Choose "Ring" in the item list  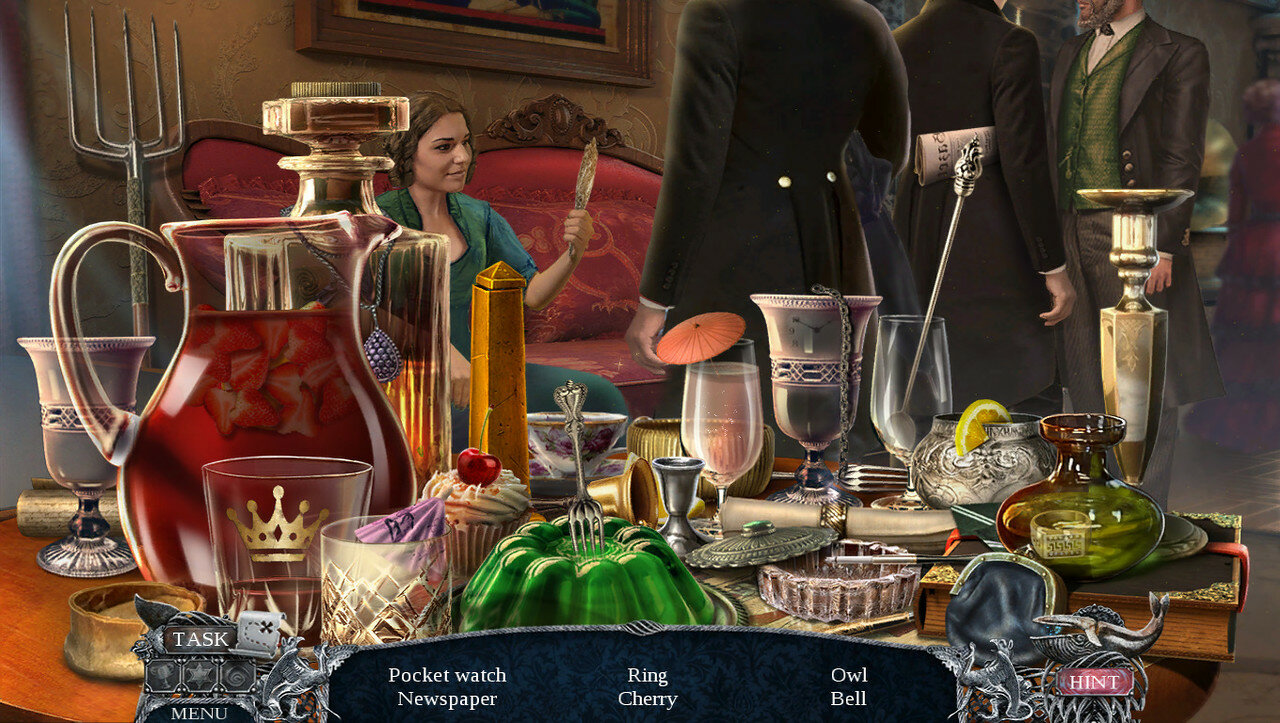pos(647,675)
